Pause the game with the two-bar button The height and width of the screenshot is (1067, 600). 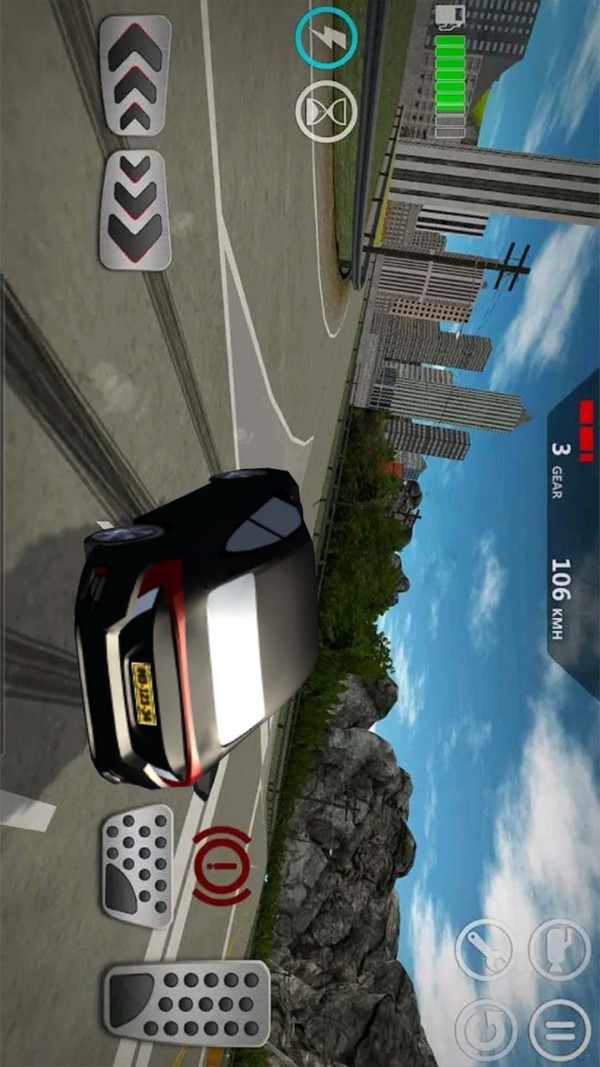(x=559, y=1030)
